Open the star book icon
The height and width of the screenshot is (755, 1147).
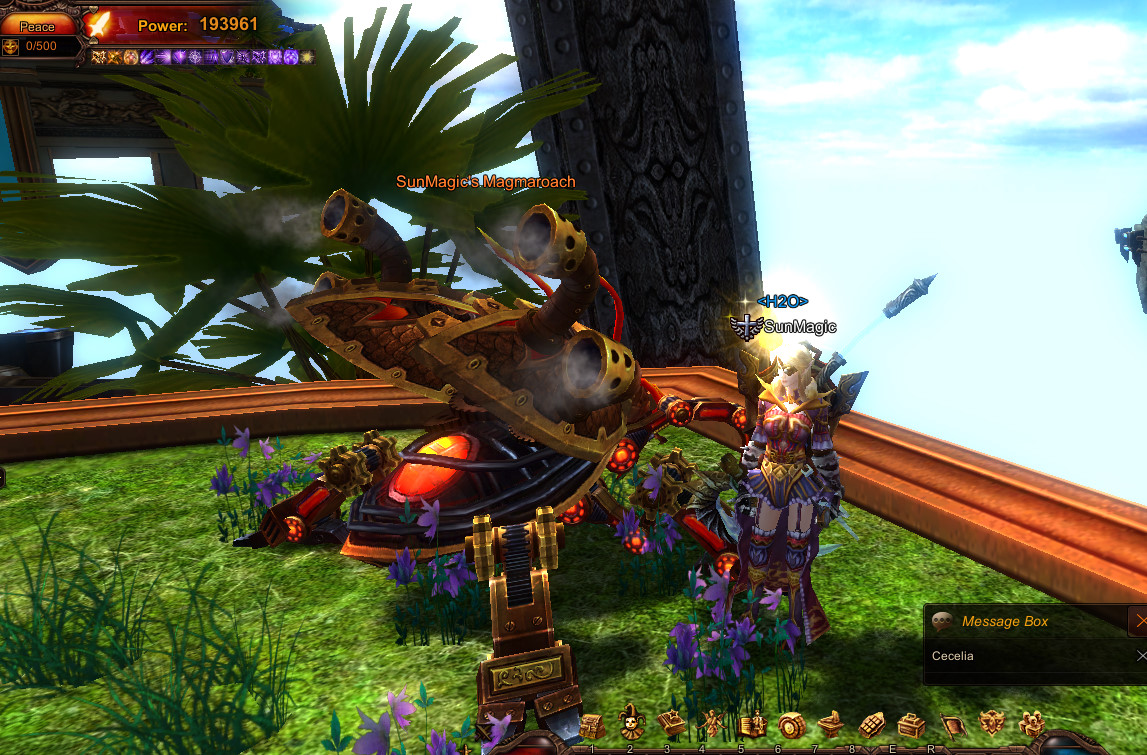coord(669,723)
